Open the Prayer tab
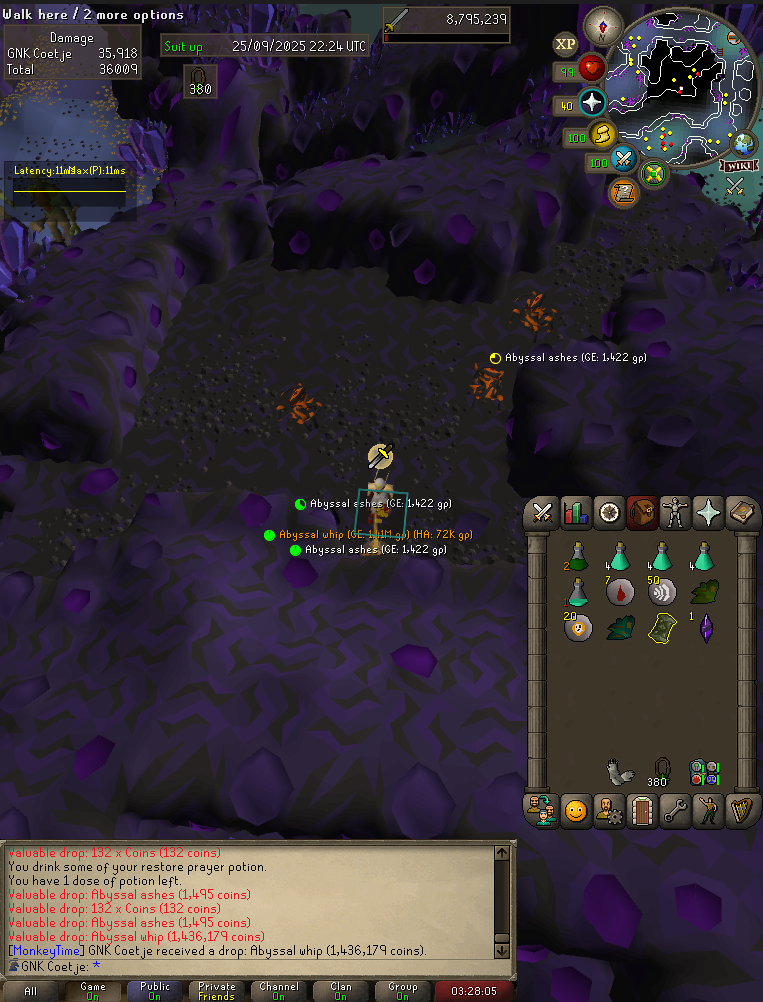763x1002 pixels. 708,513
